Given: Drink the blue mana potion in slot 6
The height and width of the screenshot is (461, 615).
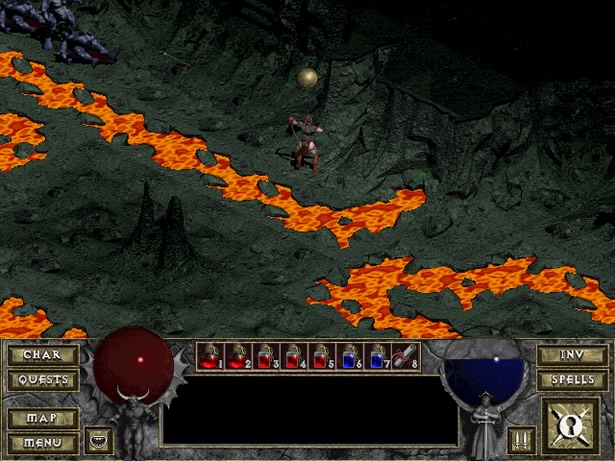Looking at the screenshot, I should click(x=350, y=357).
